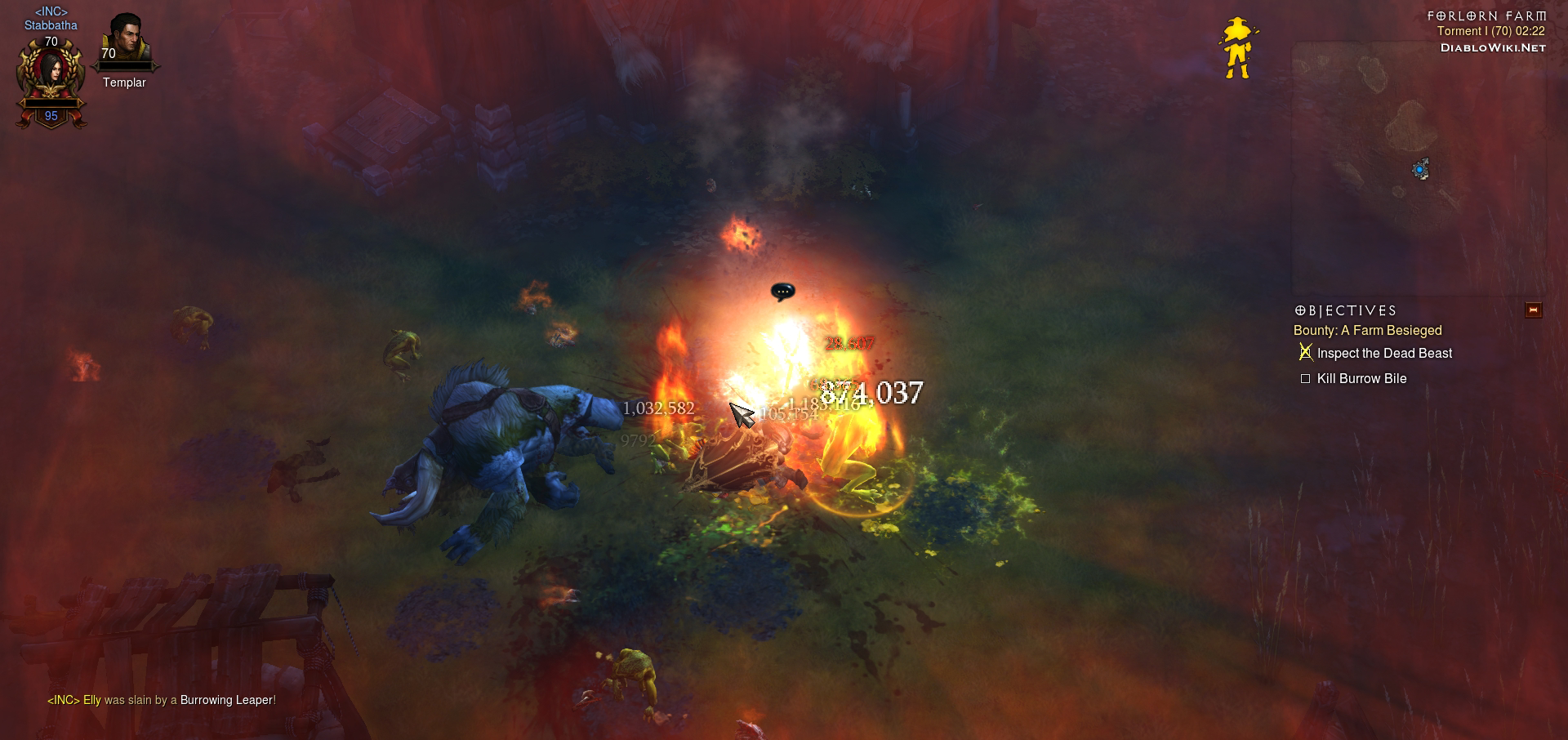1568x740 pixels.
Task: Click Elly's name in the chat message
Action: click(x=91, y=700)
